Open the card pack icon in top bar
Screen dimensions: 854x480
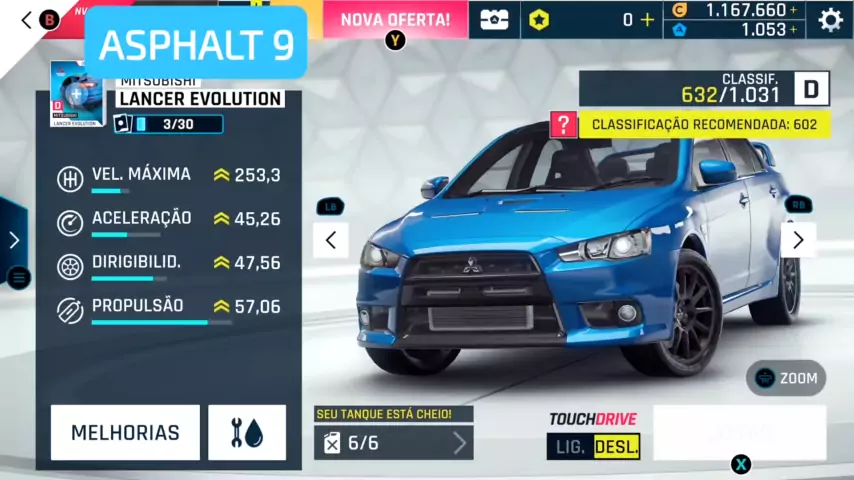[x=494, y=19]
